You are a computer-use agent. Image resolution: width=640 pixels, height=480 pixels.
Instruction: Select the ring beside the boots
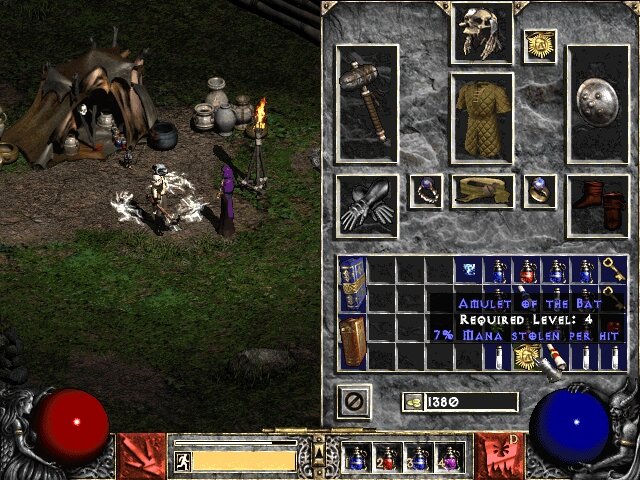[539, 189]
